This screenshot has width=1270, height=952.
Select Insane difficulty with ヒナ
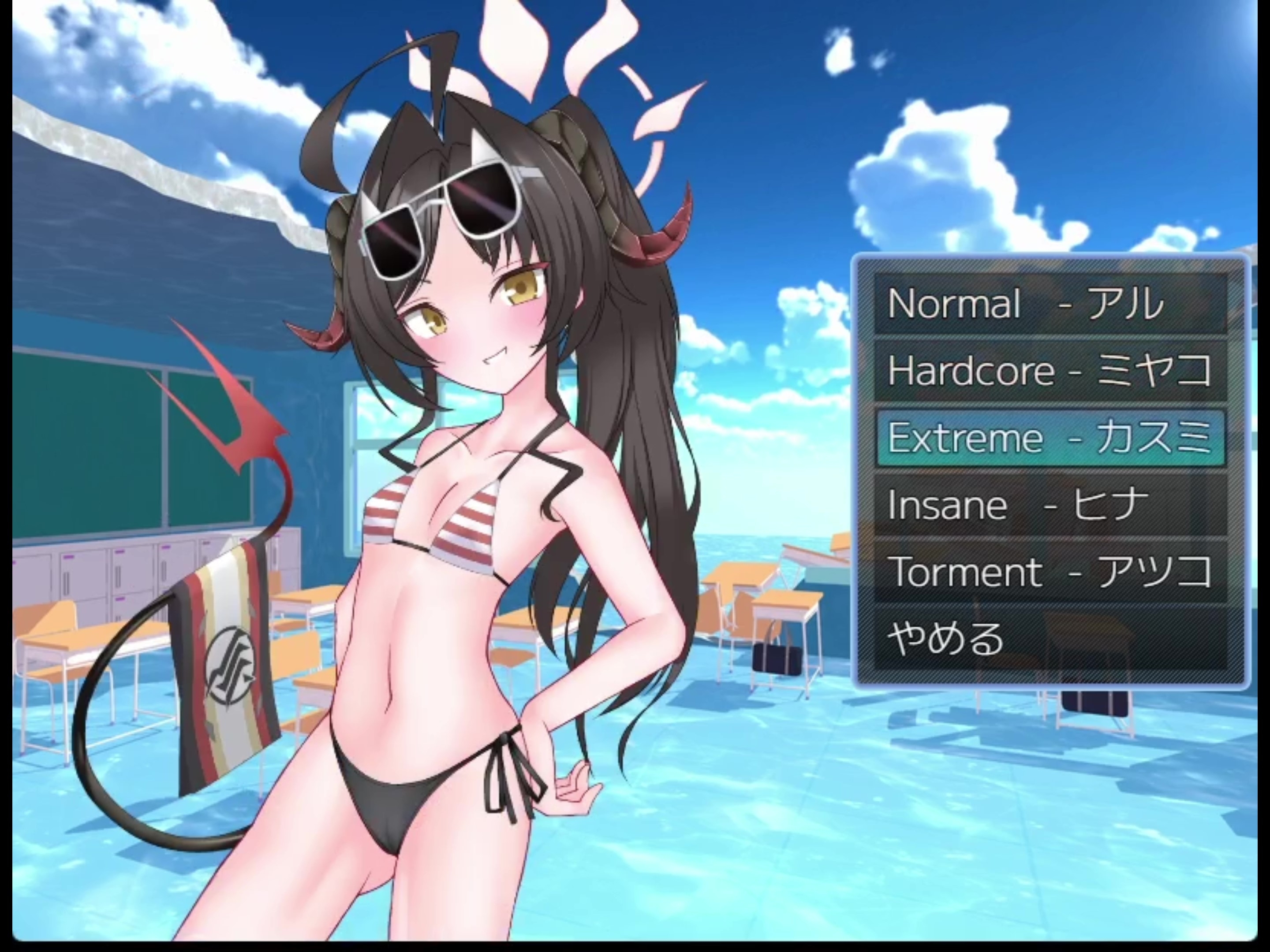tap(1050, 505)
